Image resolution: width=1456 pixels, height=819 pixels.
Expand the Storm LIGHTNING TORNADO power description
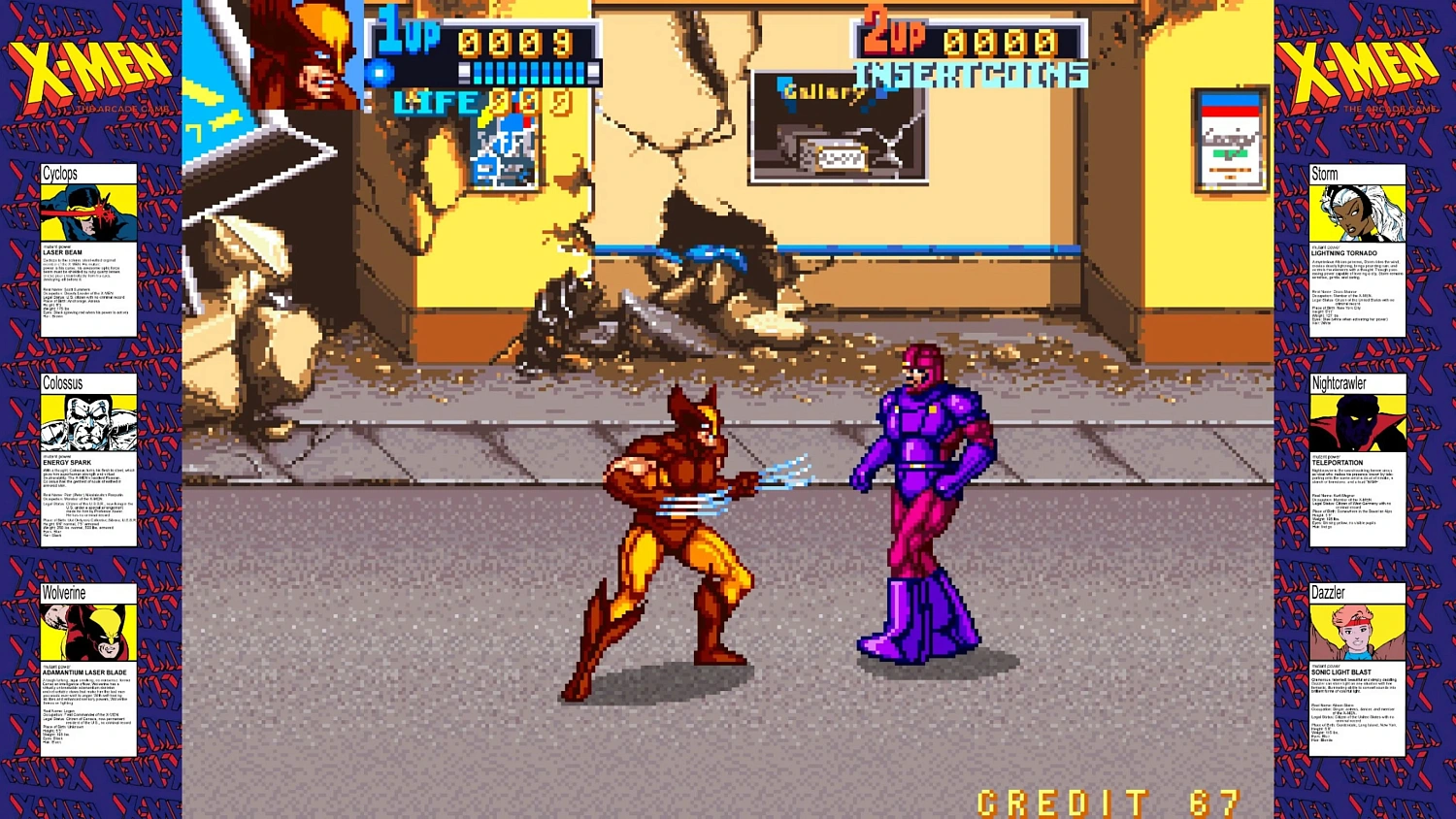tap(1342, 254)
